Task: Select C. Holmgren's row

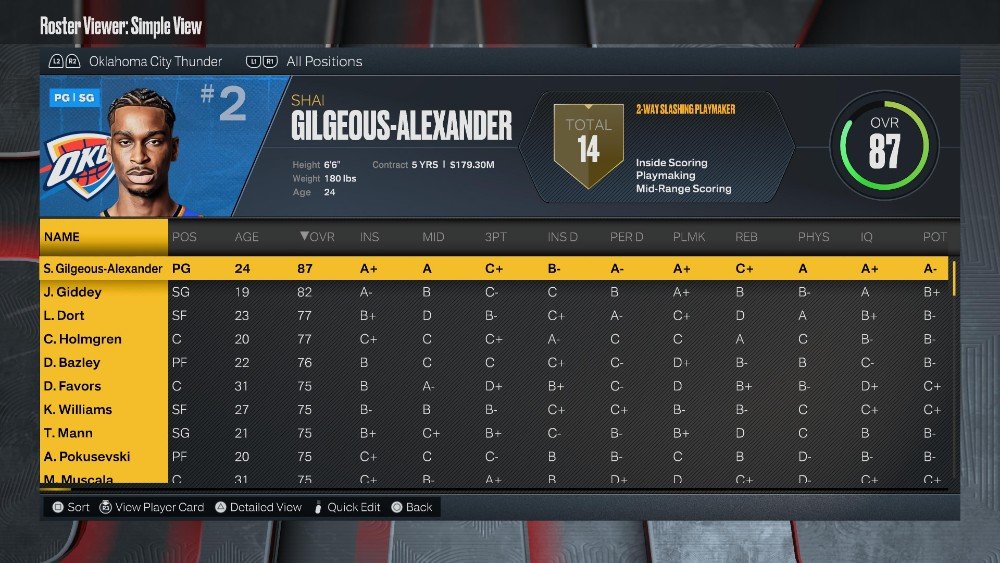Action: coord(82,339)
